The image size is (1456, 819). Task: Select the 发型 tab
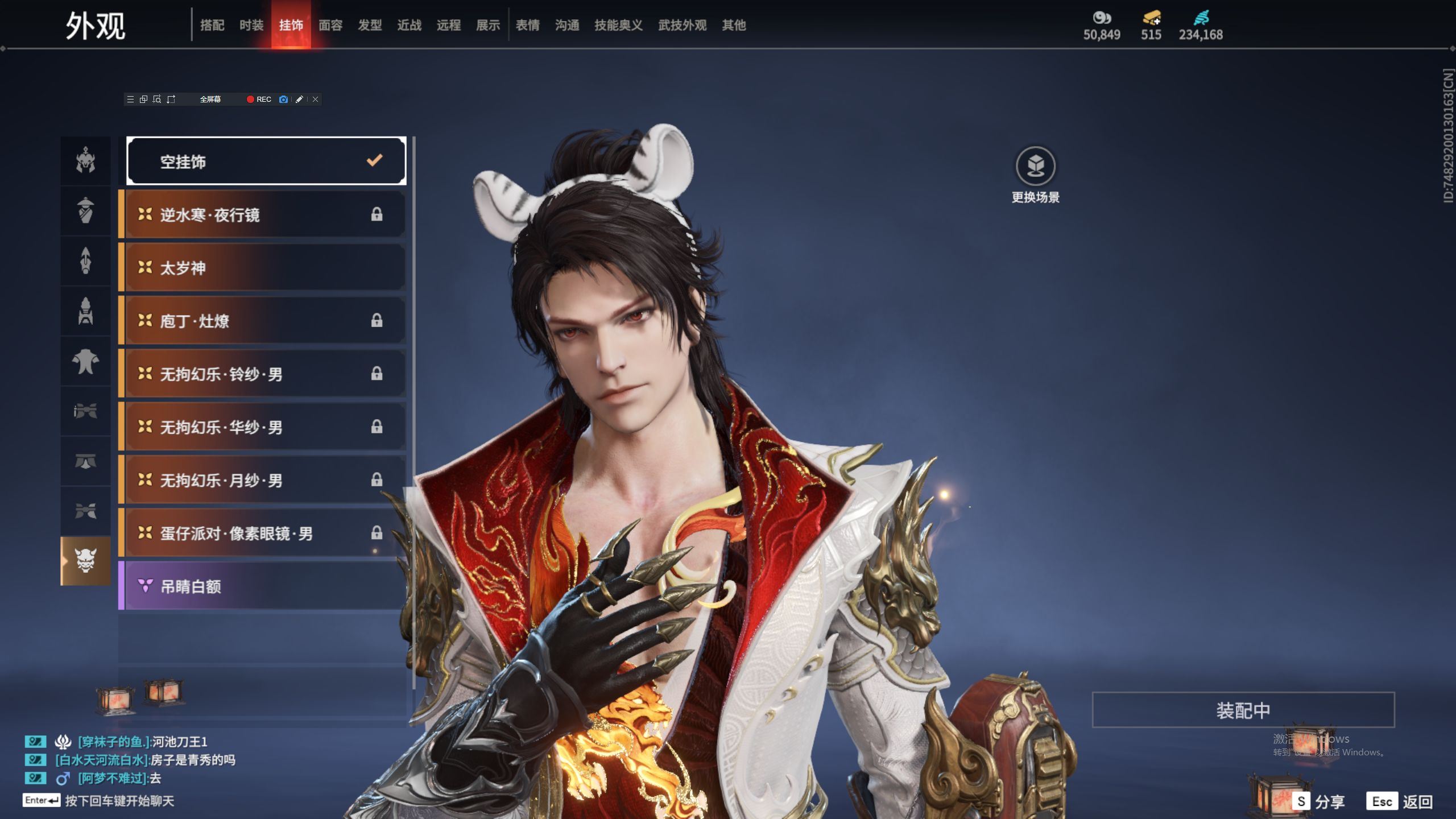[x=369, y=25]
